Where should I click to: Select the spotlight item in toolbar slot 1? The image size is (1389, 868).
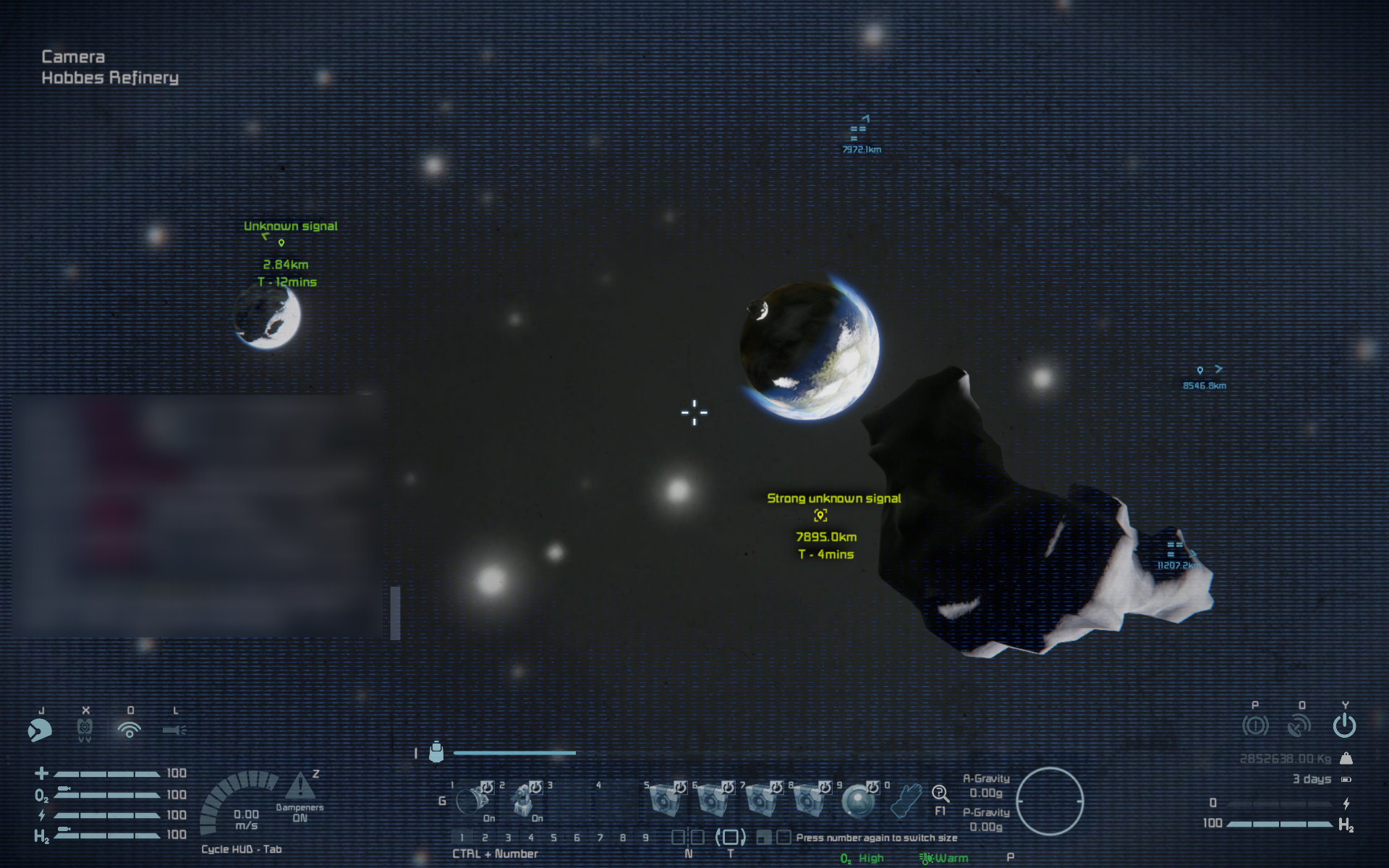click(474, 801)
